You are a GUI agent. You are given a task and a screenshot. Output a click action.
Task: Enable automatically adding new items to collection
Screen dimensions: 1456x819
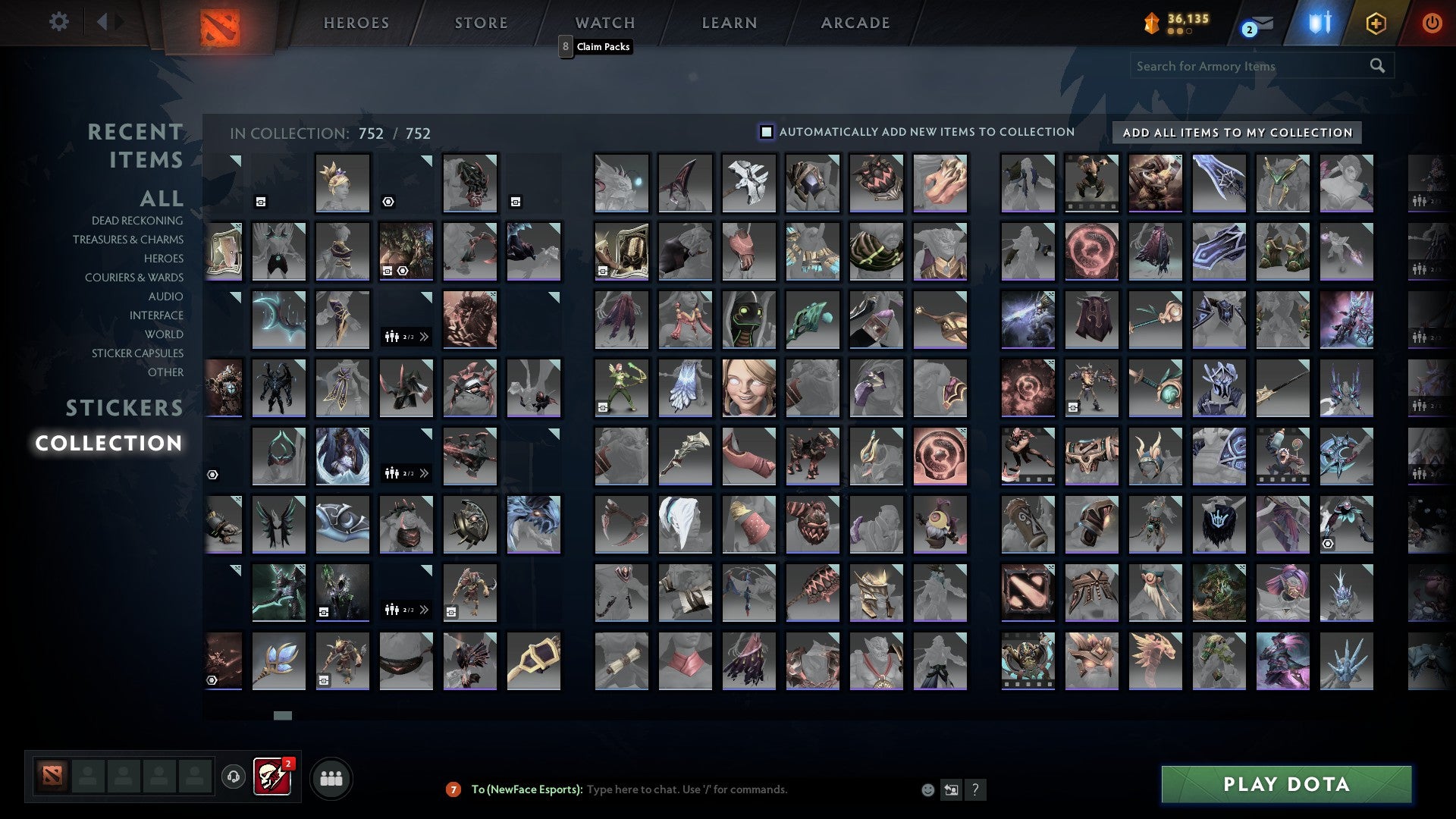767,131
